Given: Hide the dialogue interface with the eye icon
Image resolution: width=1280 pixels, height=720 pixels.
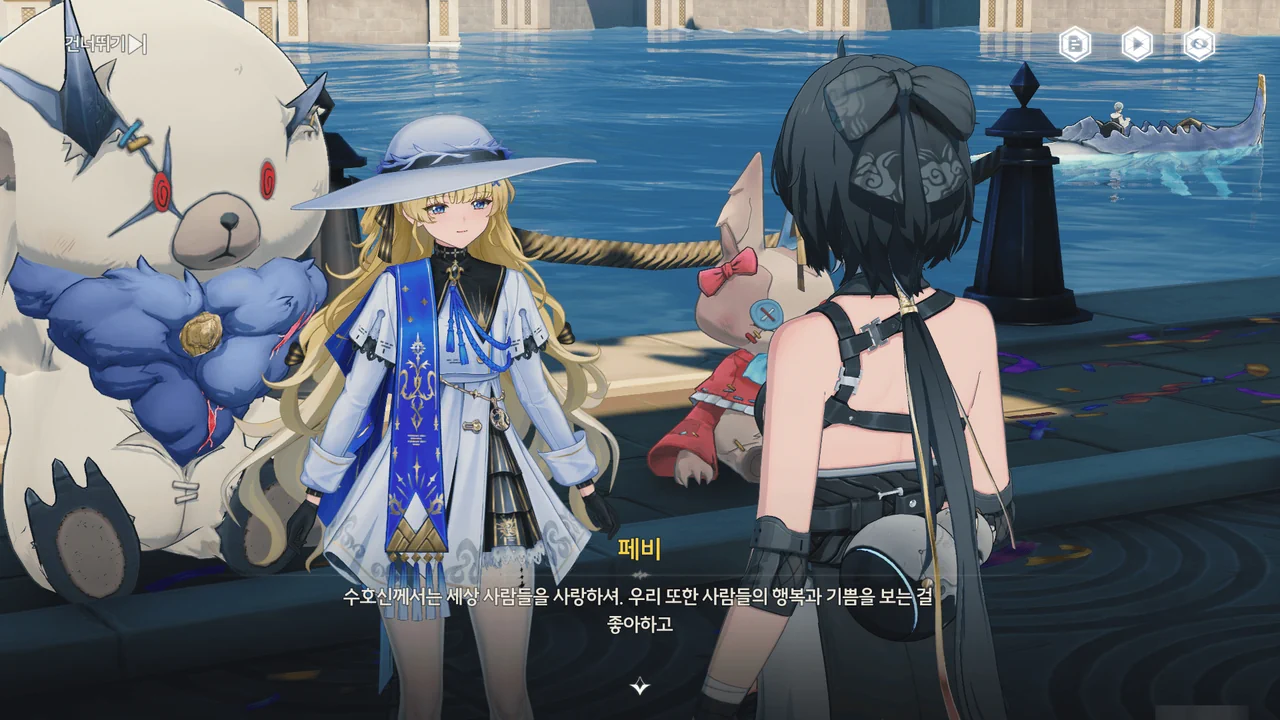Looking at the screenshot, I should point(1199,44).
